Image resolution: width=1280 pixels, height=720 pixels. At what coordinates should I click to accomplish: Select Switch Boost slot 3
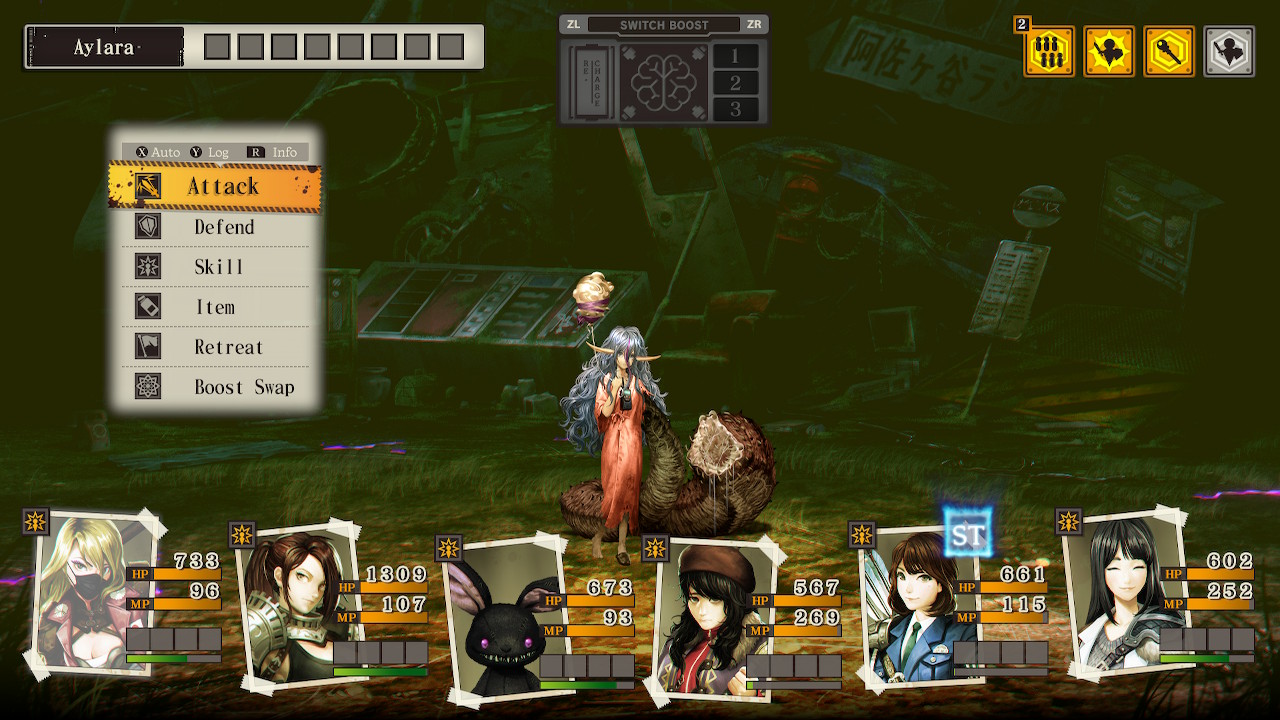point(736,109)
